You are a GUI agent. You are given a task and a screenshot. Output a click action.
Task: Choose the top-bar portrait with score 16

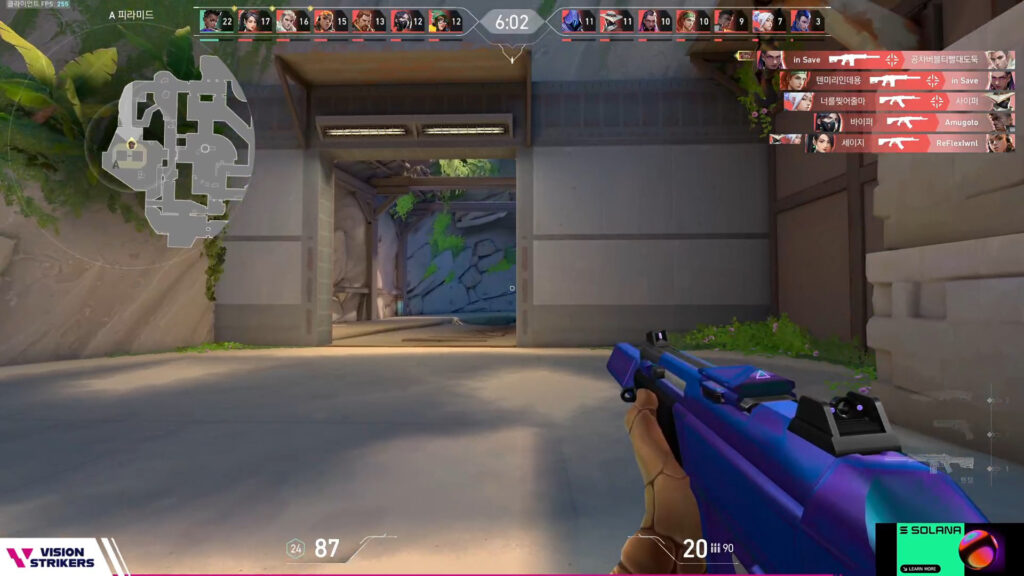(x=286, y=21)
